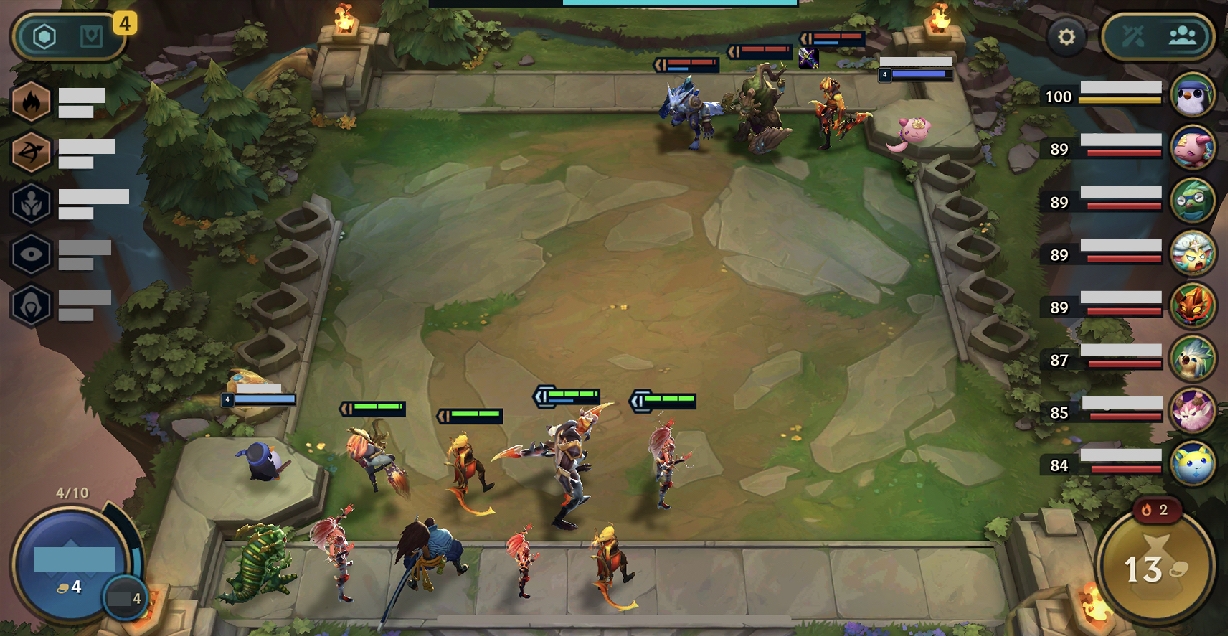Select the hexagon icon in the top-left pill

(x=44, y=38)
